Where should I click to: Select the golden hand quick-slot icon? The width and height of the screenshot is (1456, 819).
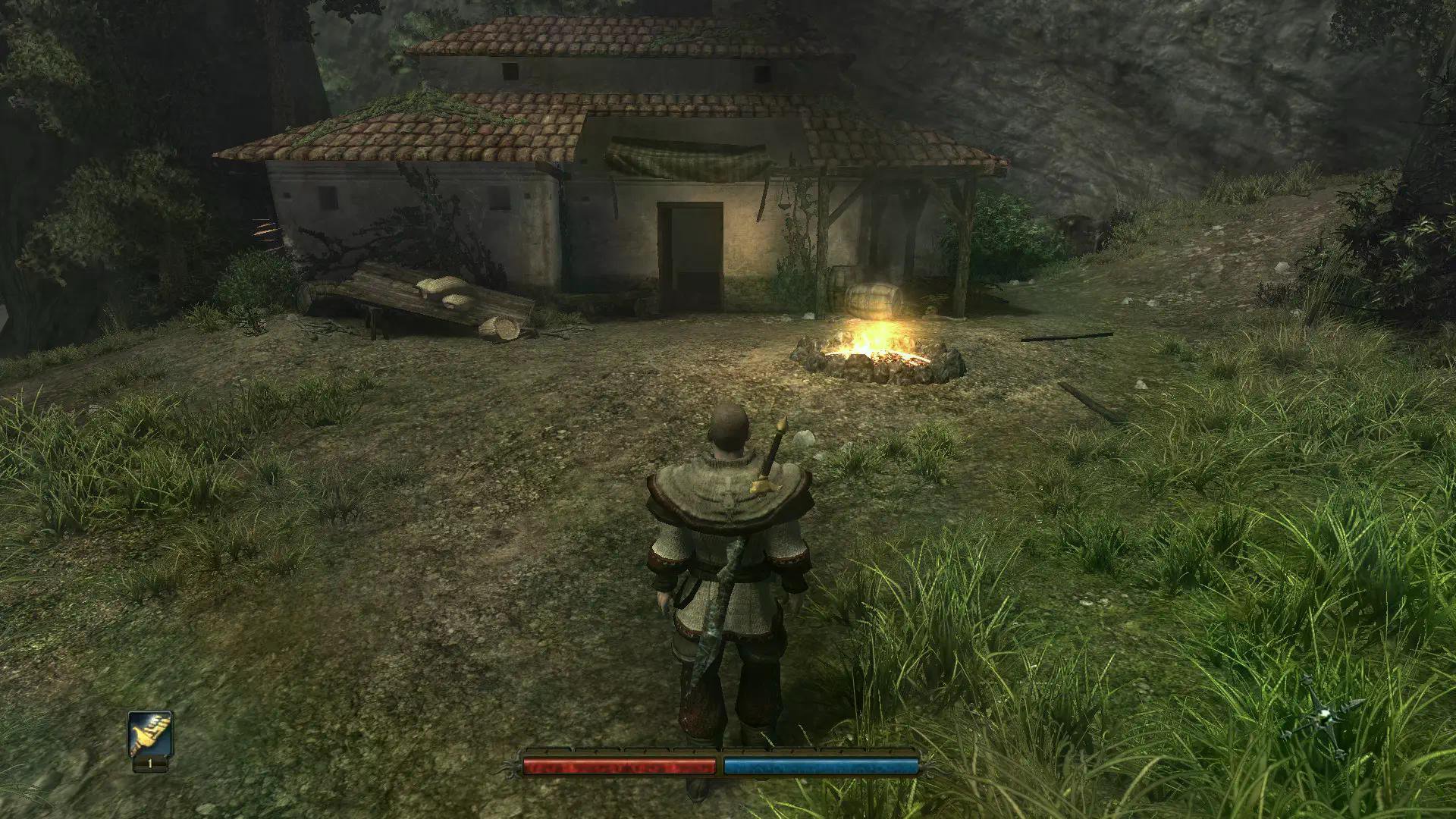[x=150, y=734]
